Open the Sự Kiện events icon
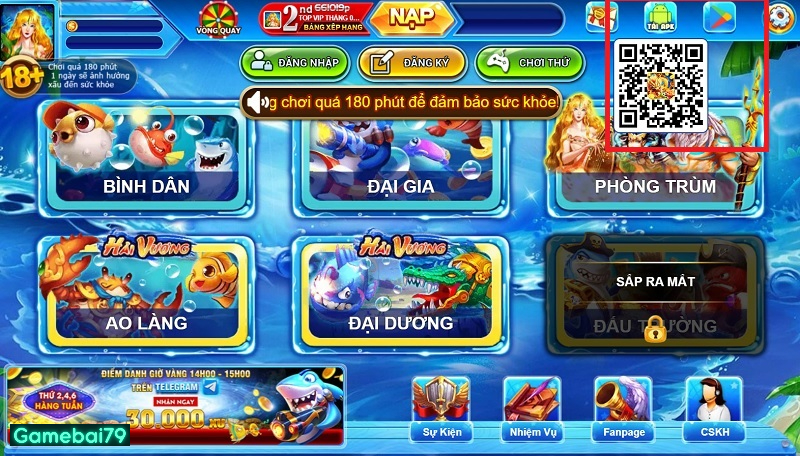 coord(440,408)
